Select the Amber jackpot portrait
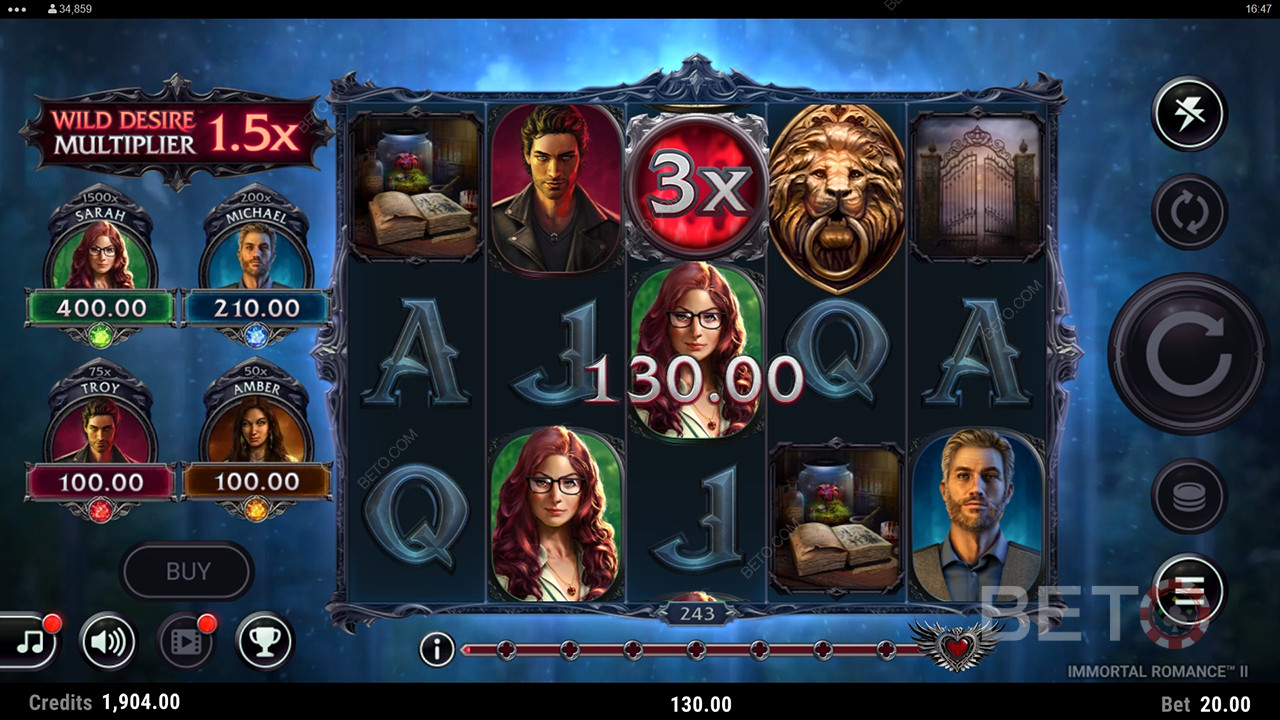1280x720 pixels. 256,430
